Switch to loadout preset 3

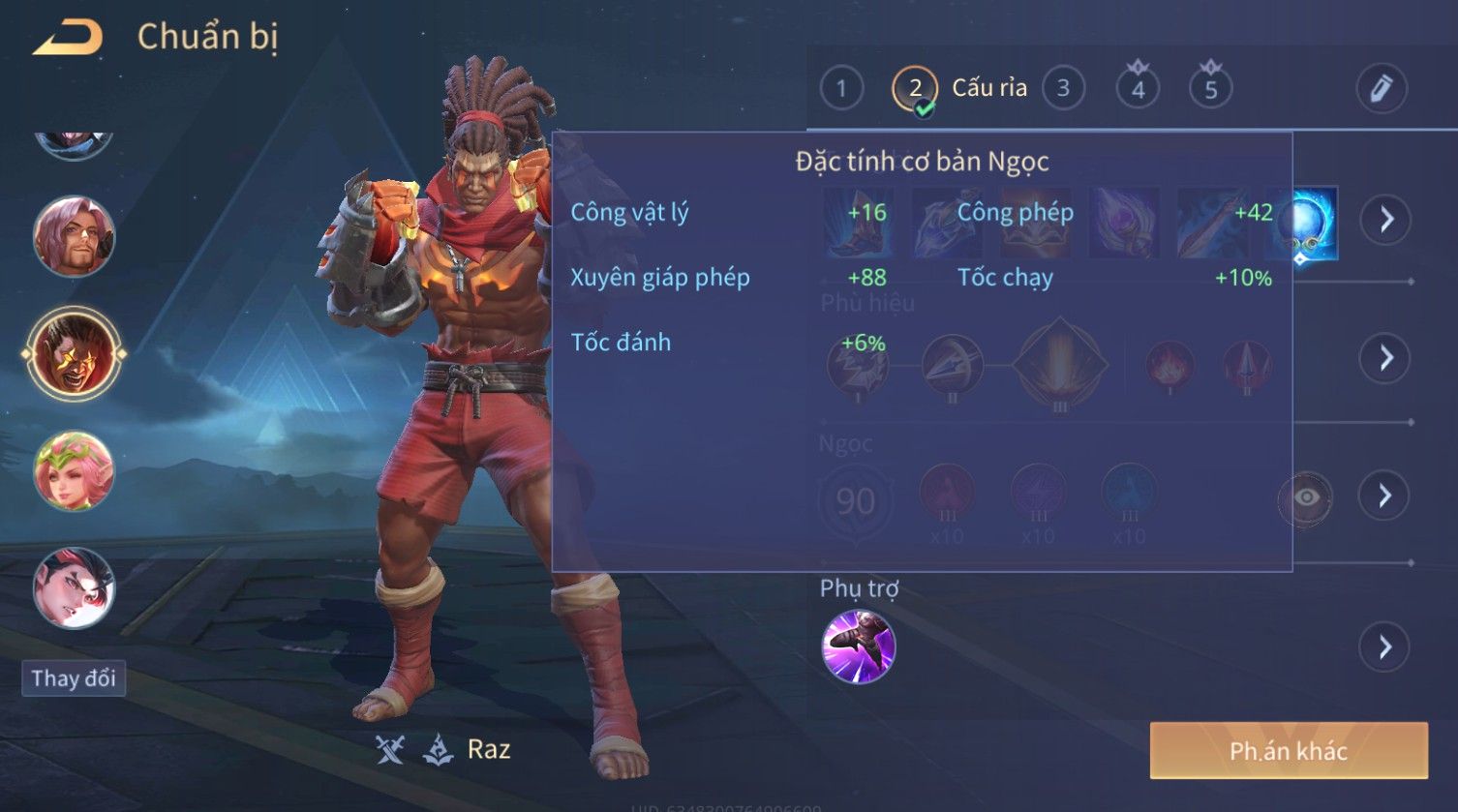point(1063,89)
